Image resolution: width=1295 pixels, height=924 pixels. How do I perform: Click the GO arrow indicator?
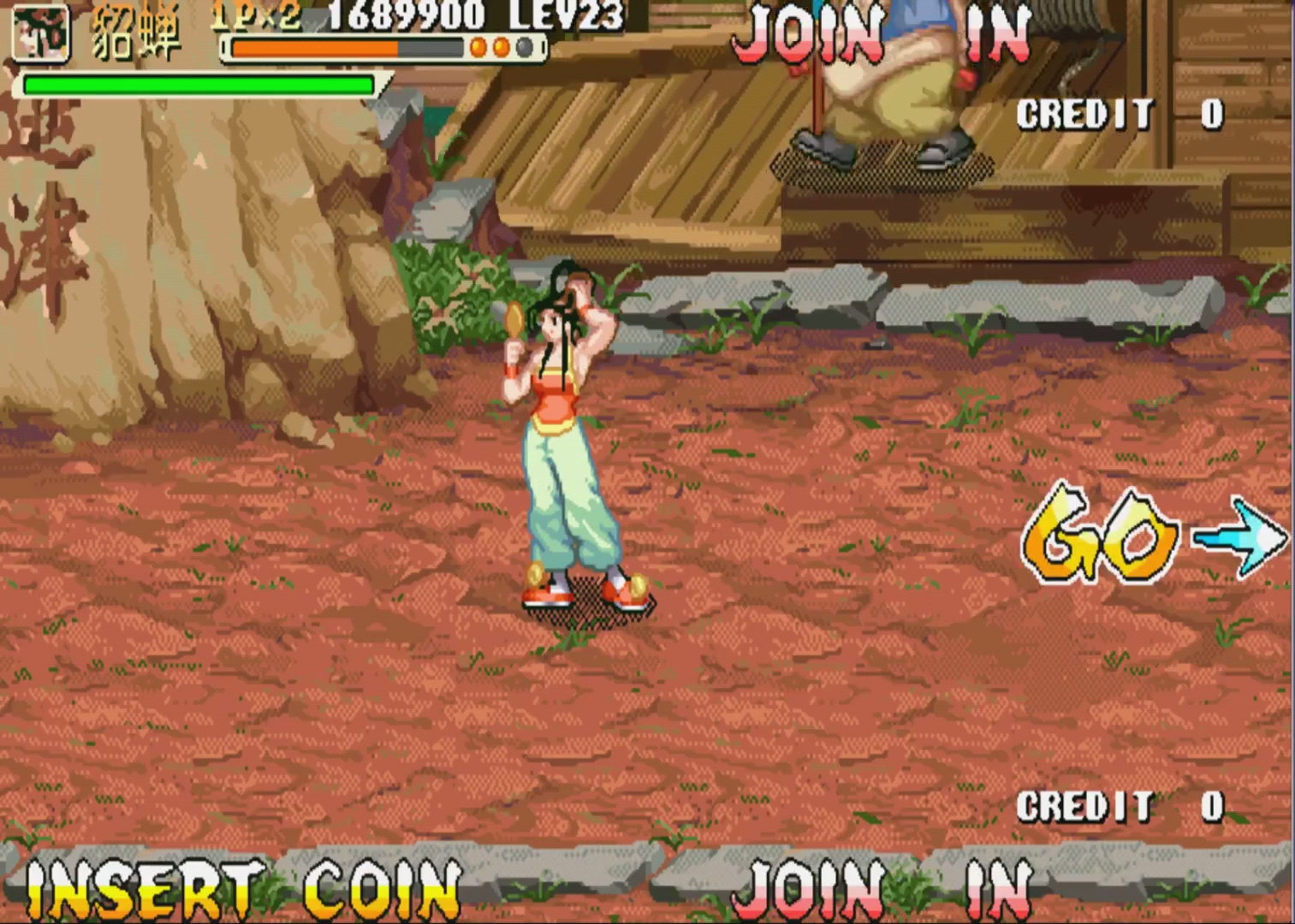tap(1239, 536)
